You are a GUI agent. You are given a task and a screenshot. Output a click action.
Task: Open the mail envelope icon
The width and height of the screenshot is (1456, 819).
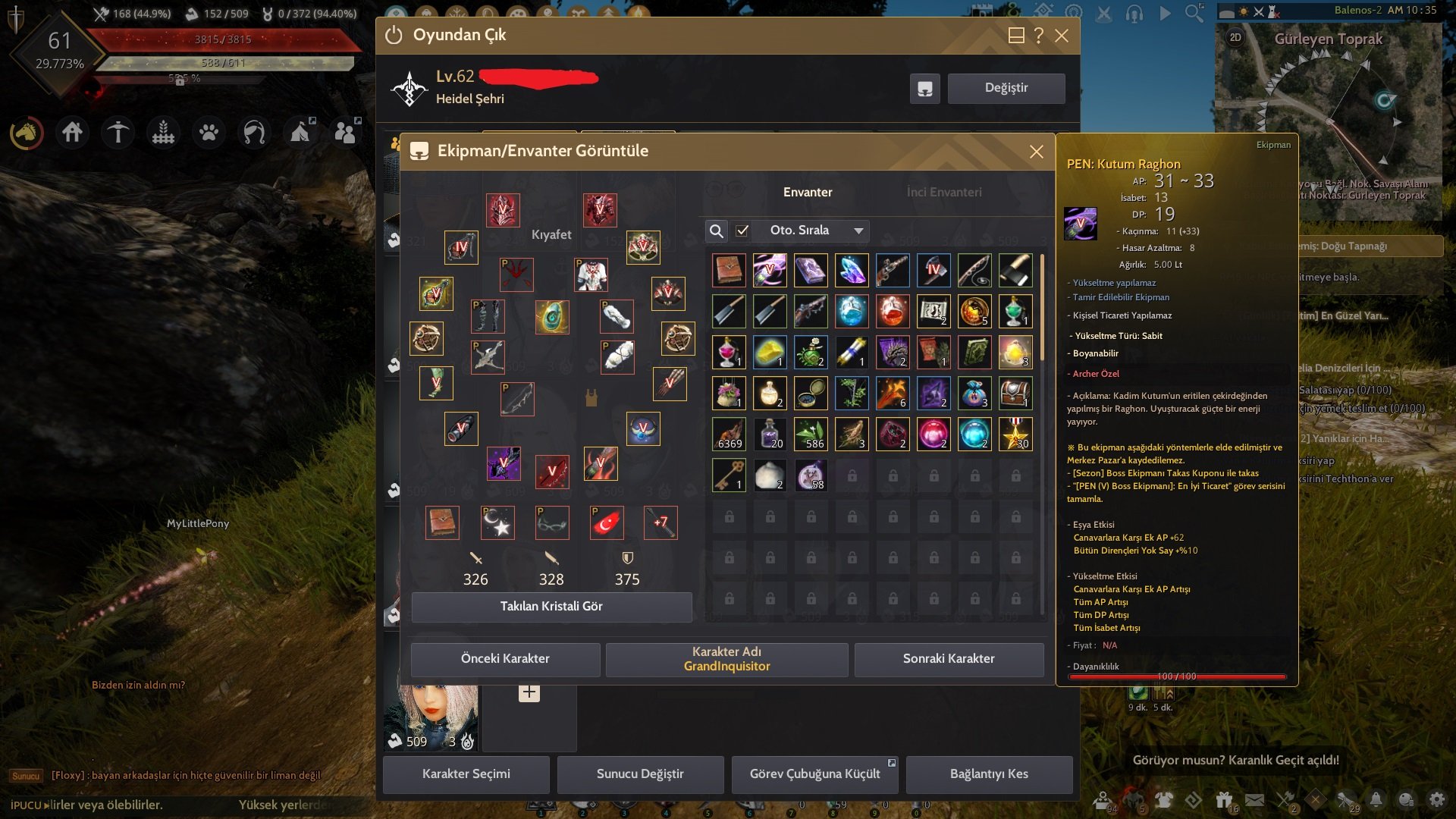click(1255, 799)
